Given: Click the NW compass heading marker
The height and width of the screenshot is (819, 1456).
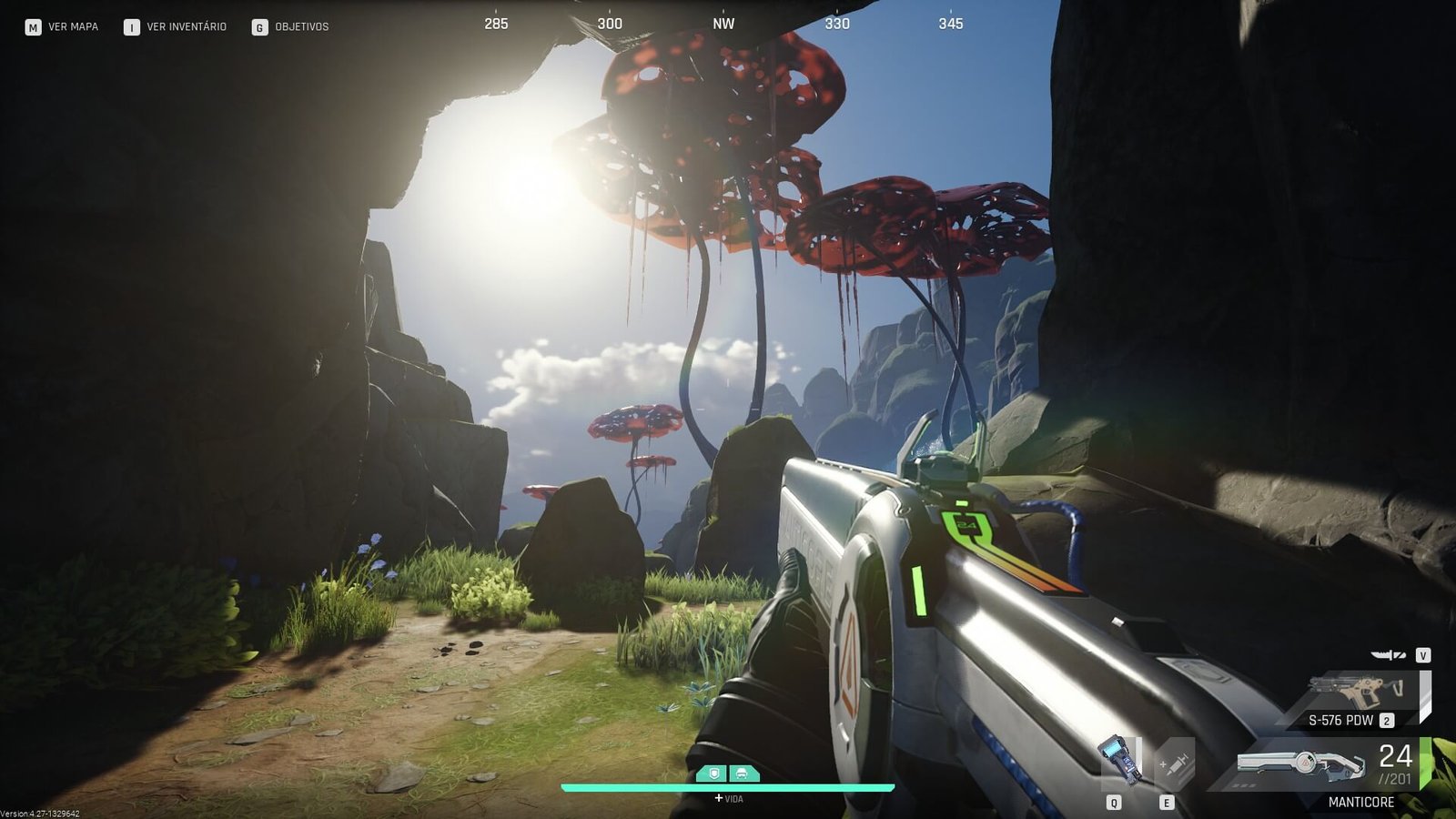Looking at the screenshot, I should click(723, 24).
